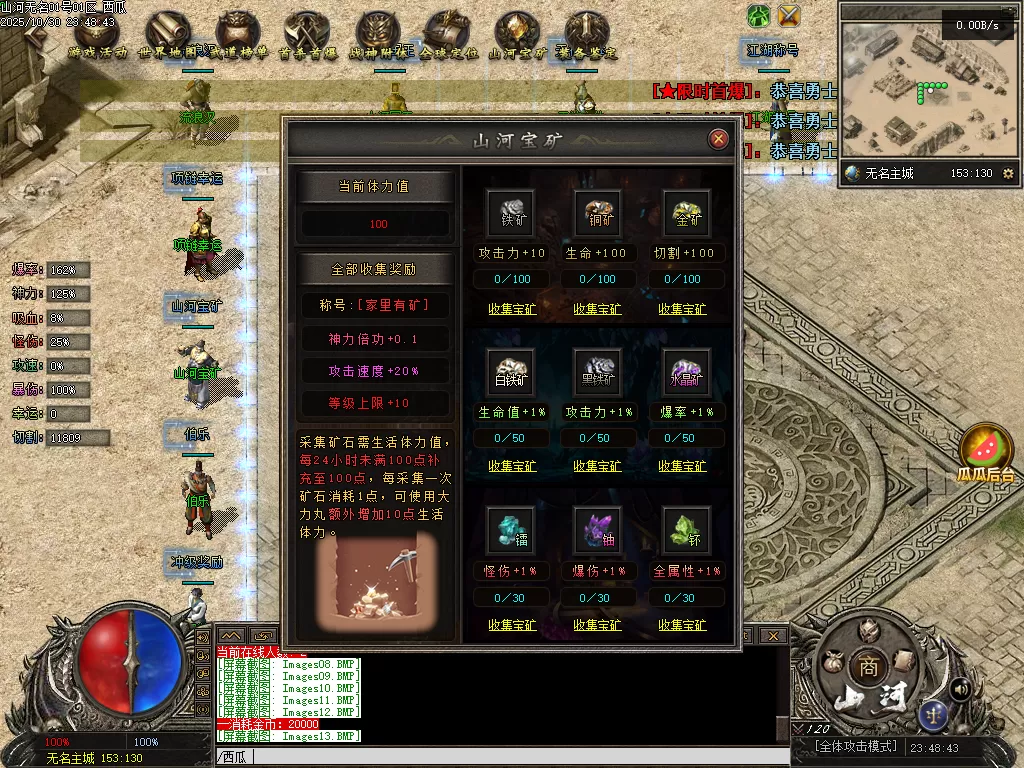Collect gold ore (金矿) via its 收集宝矿 link
The image size is (1024, 768).
coord(682,309)
